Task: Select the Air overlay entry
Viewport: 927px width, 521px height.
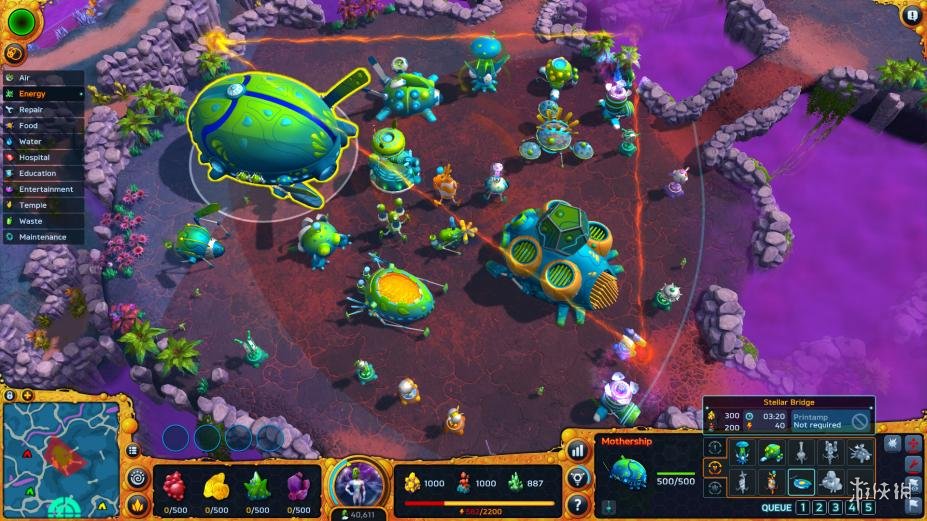Action: (25, 78)
